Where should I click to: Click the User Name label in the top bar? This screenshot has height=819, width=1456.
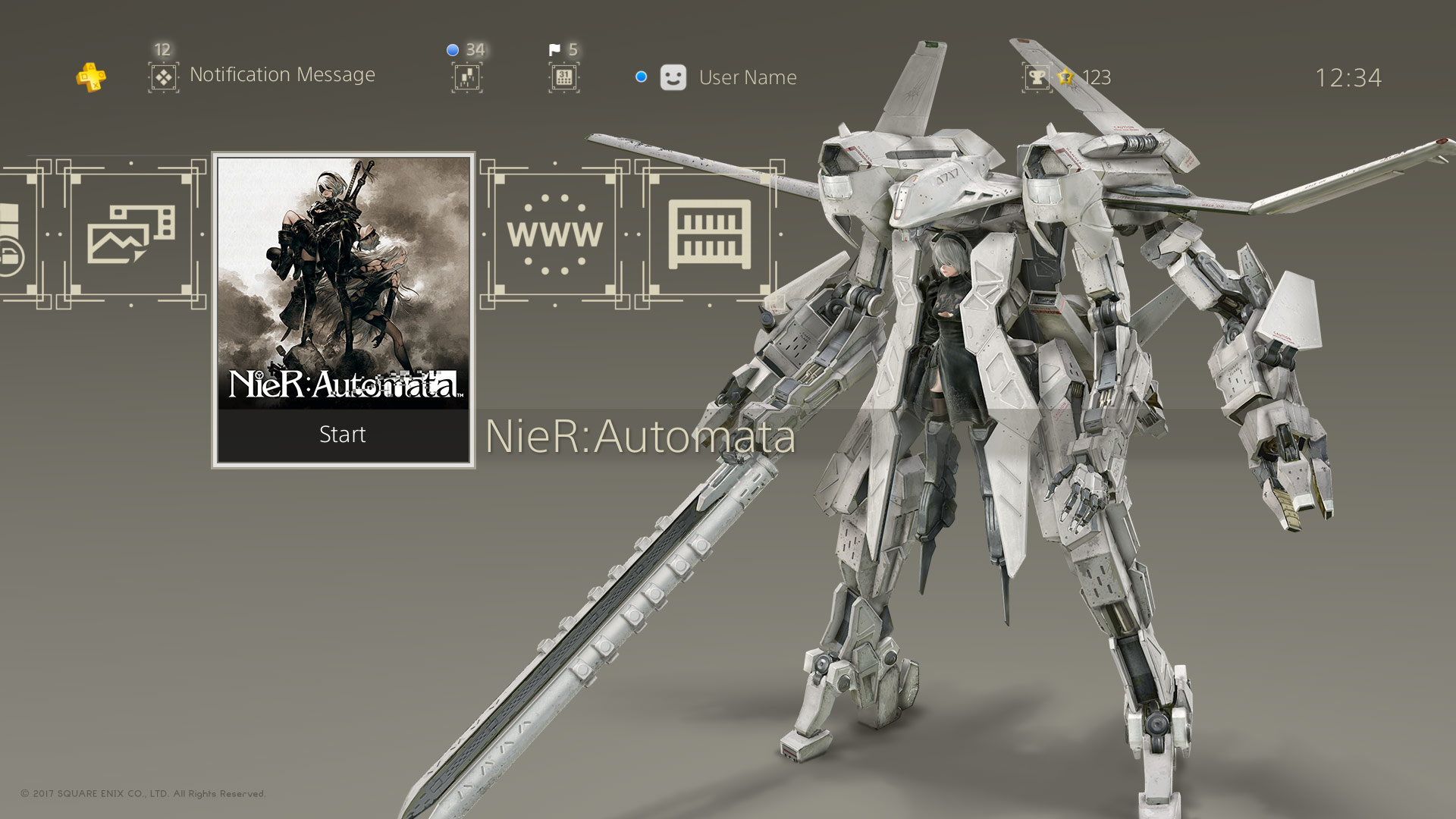click(747, 77)
